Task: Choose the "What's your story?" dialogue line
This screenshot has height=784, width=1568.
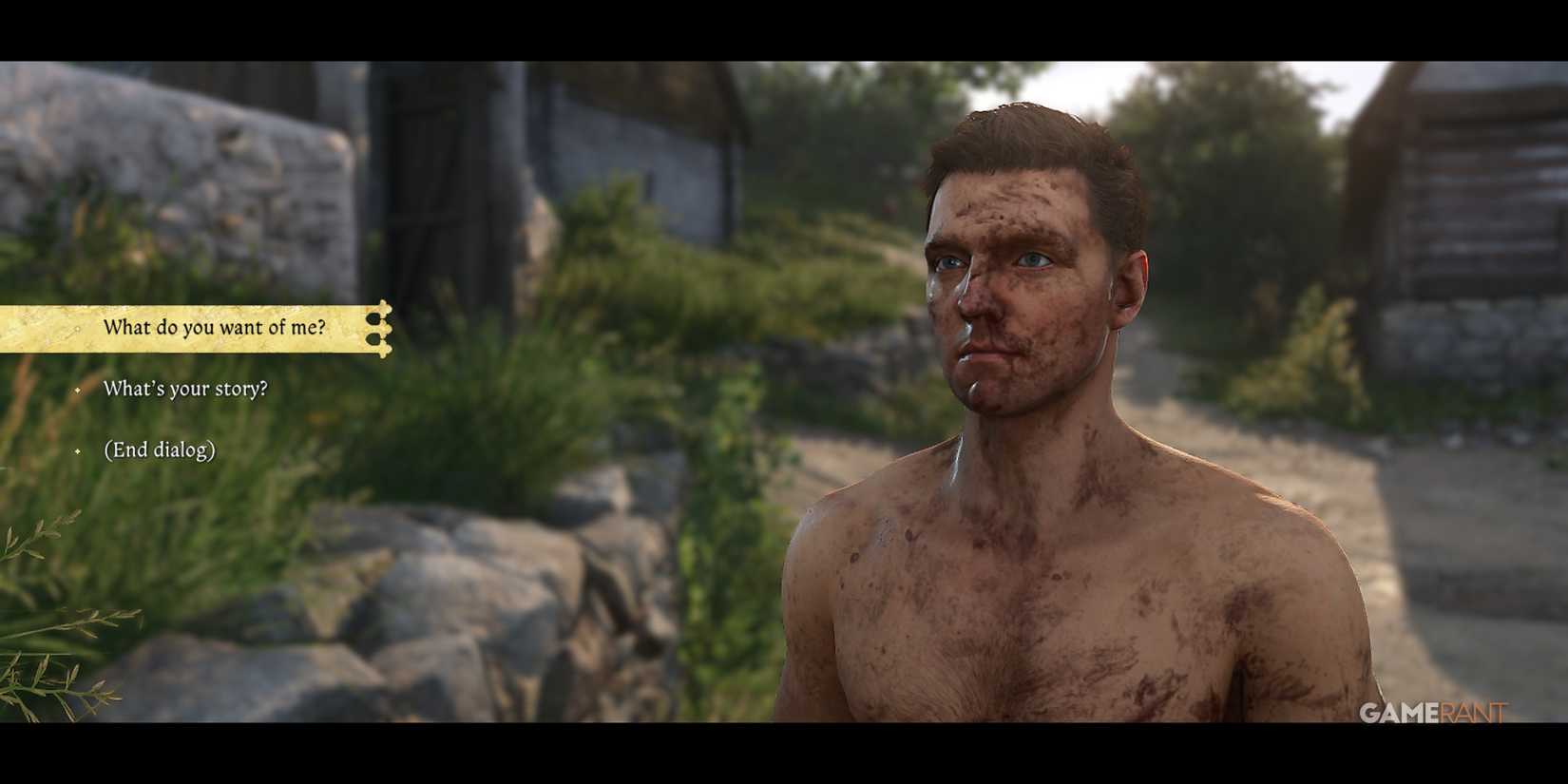Action: (x=186, y=389)
